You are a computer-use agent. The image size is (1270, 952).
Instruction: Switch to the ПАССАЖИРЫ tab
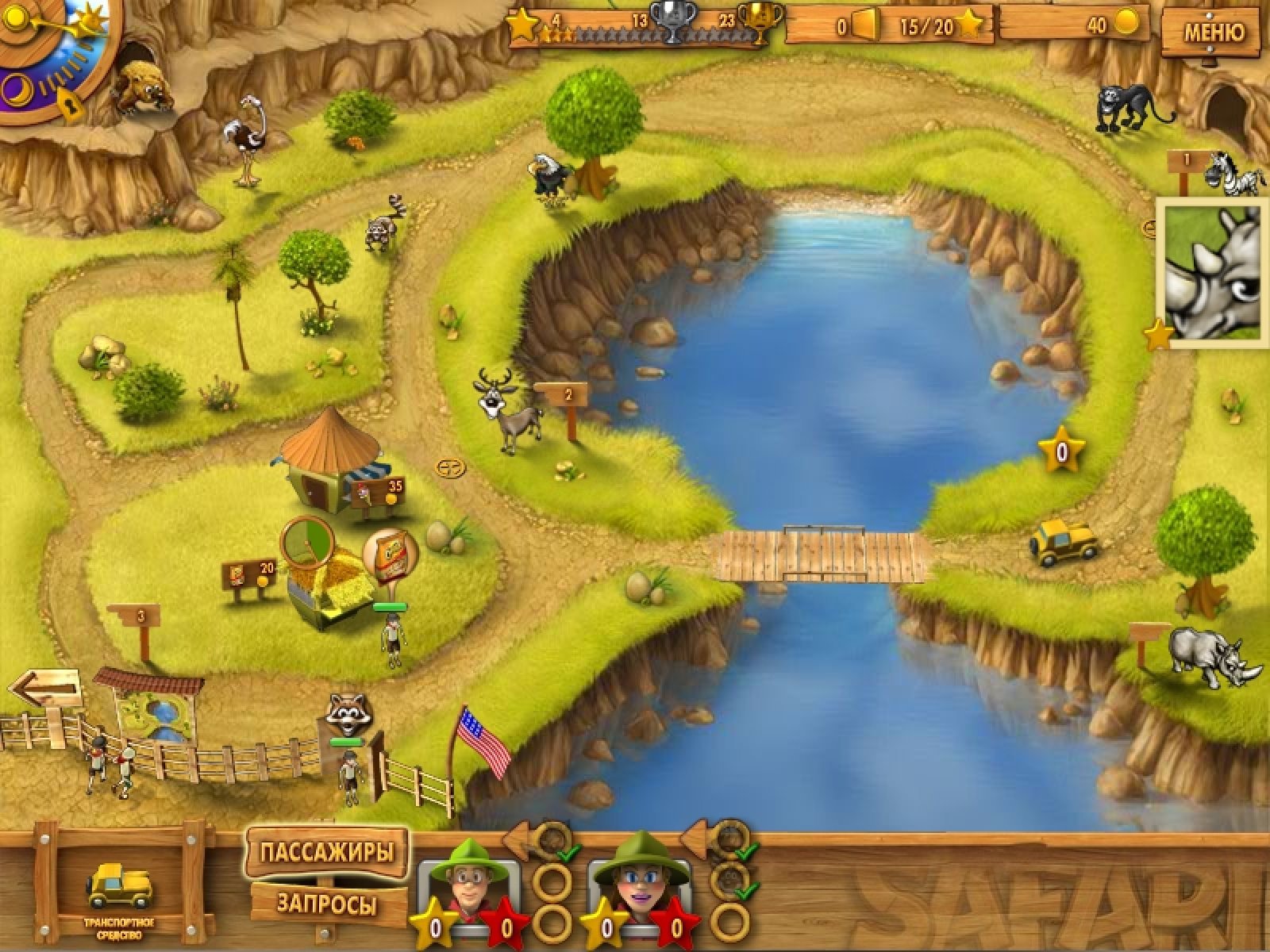coord(327,853)
